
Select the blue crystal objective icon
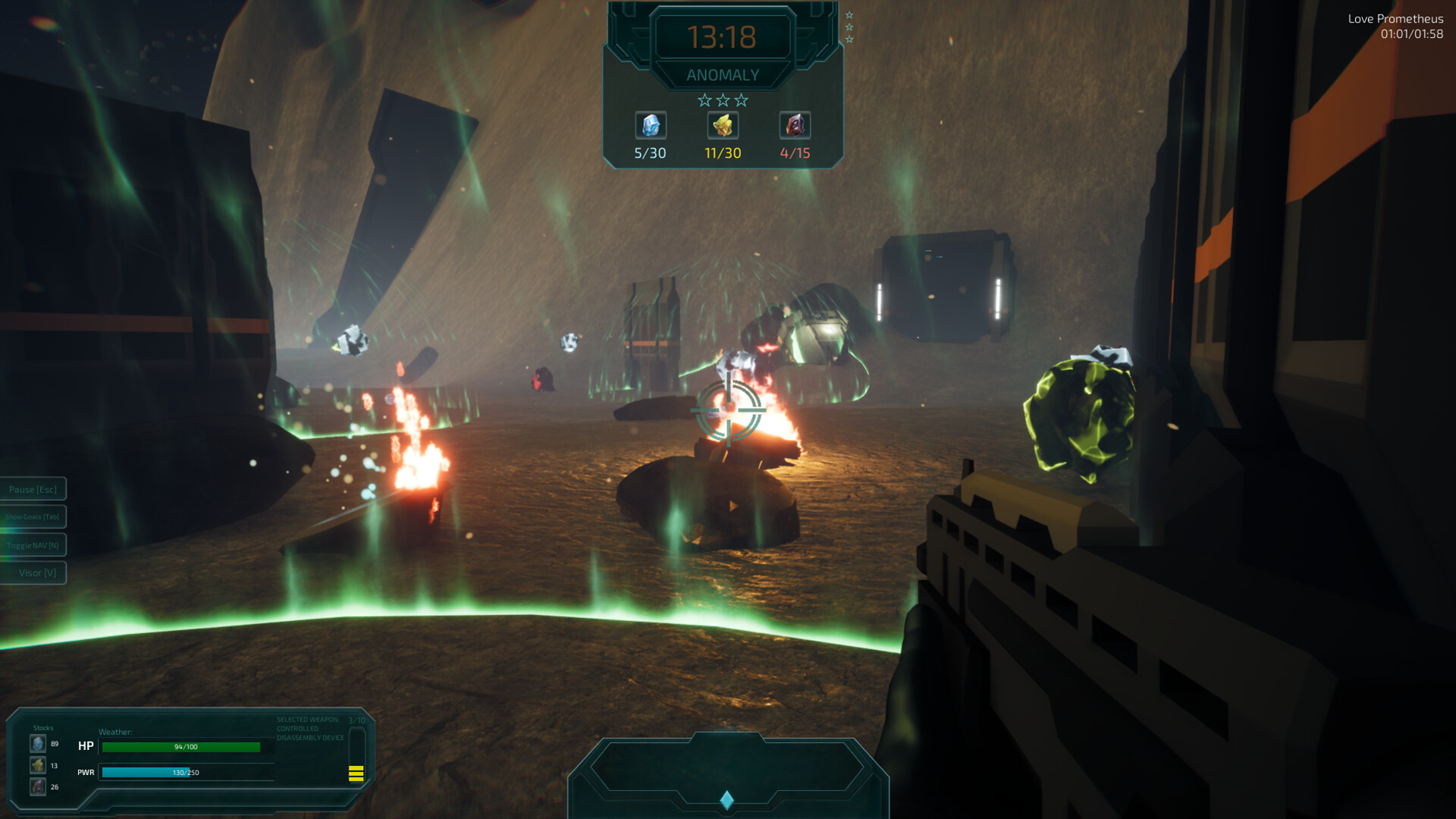(x=650, y=126)
